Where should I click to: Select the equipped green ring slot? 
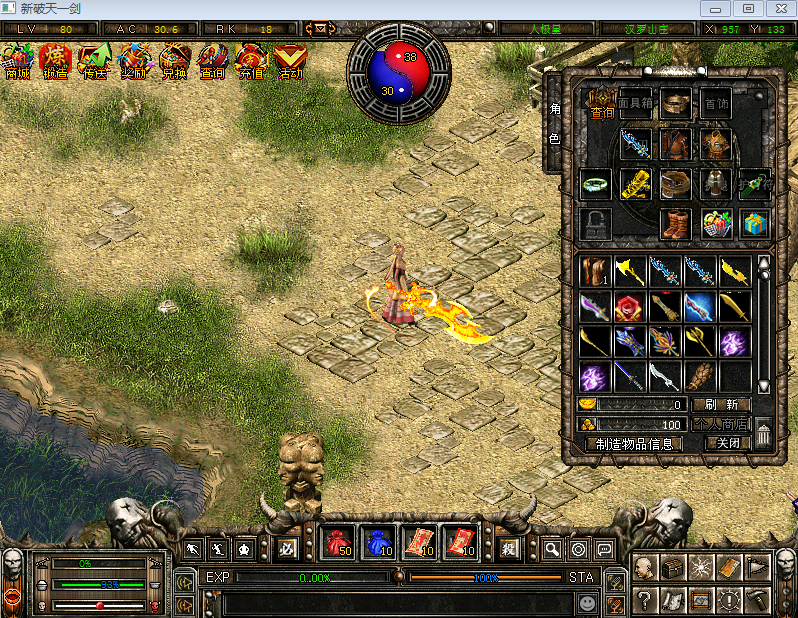[596, 184]
